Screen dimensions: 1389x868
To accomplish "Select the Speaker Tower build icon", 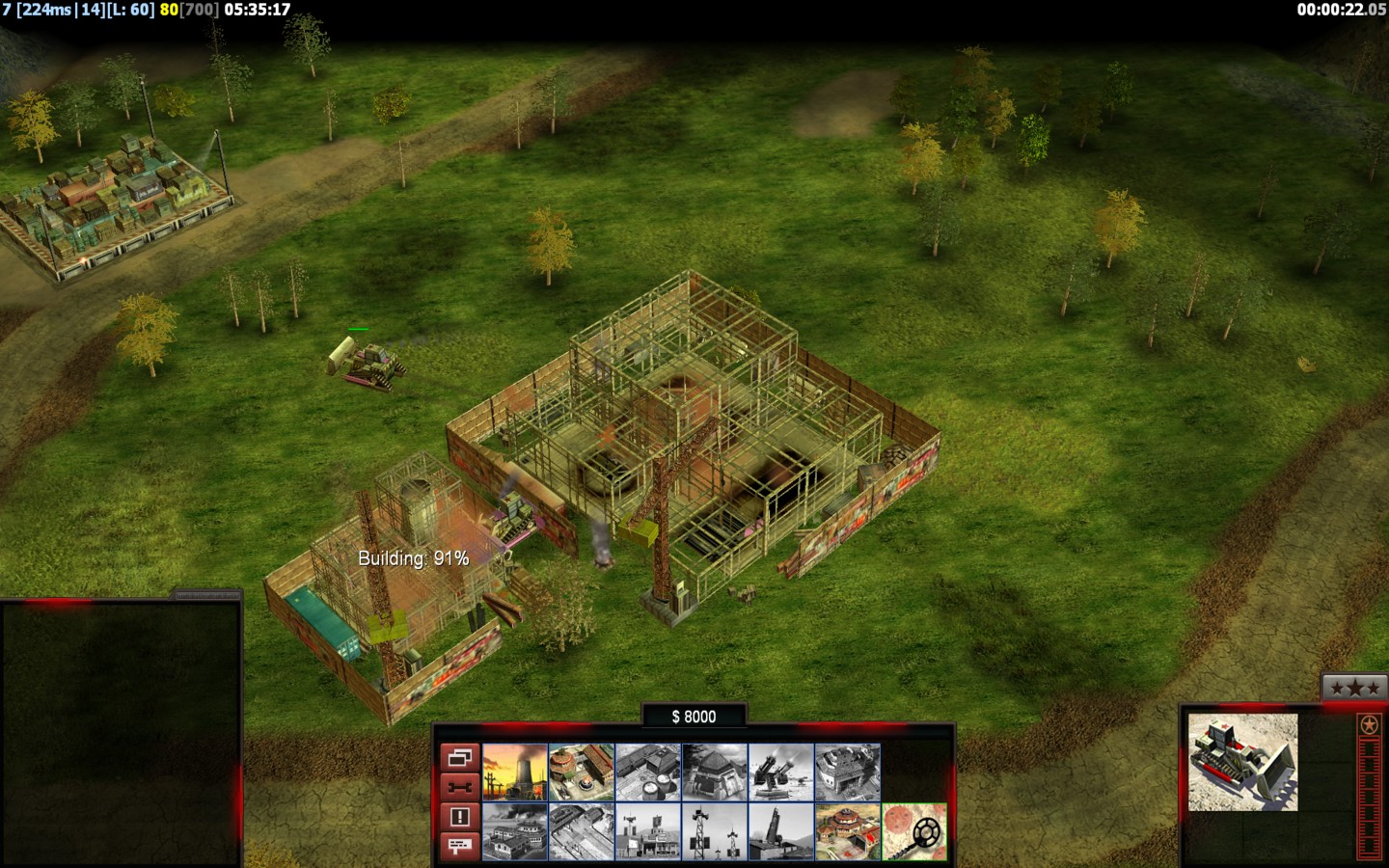I will 715,831.
